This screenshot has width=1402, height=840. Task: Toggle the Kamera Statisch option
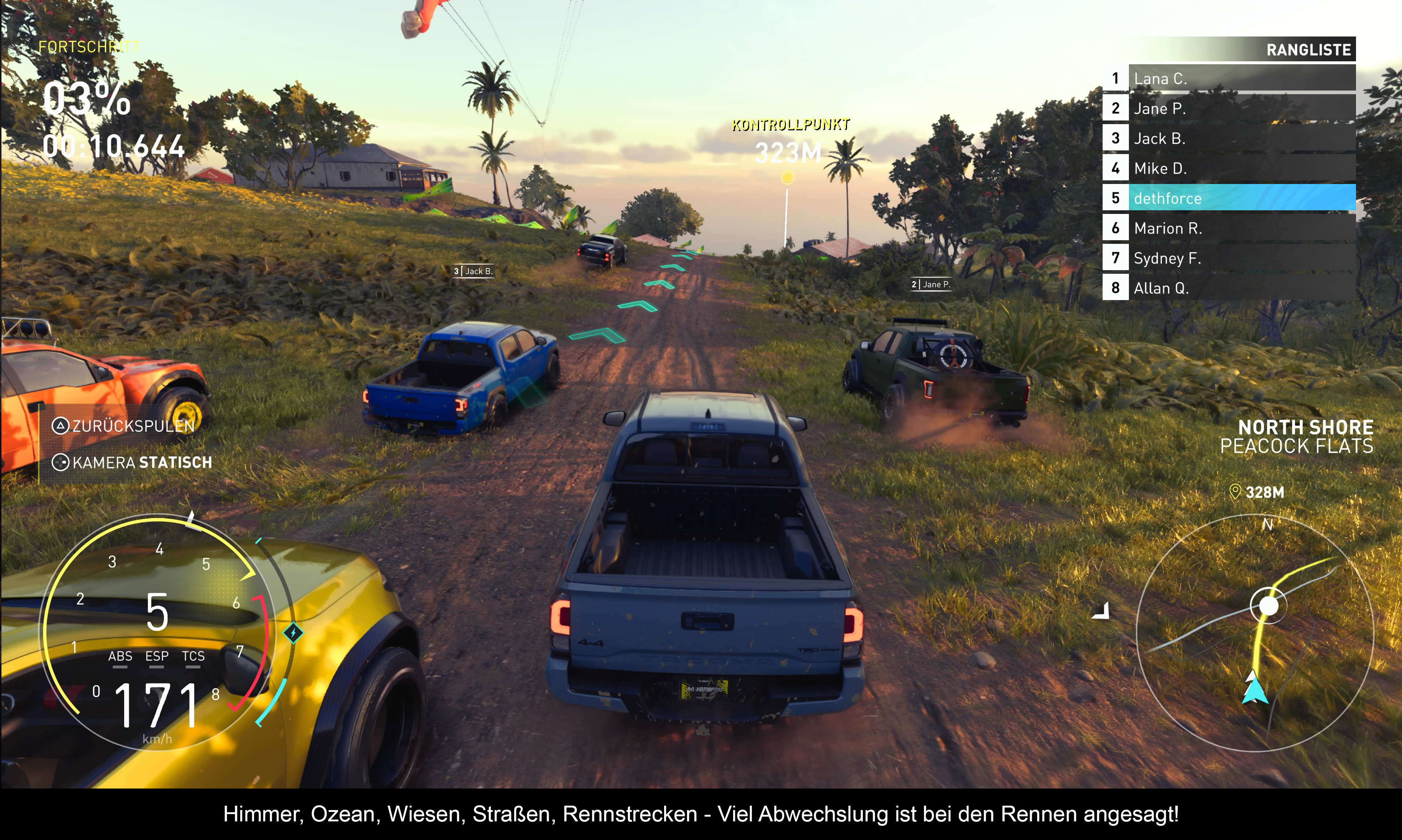[133, 463]
